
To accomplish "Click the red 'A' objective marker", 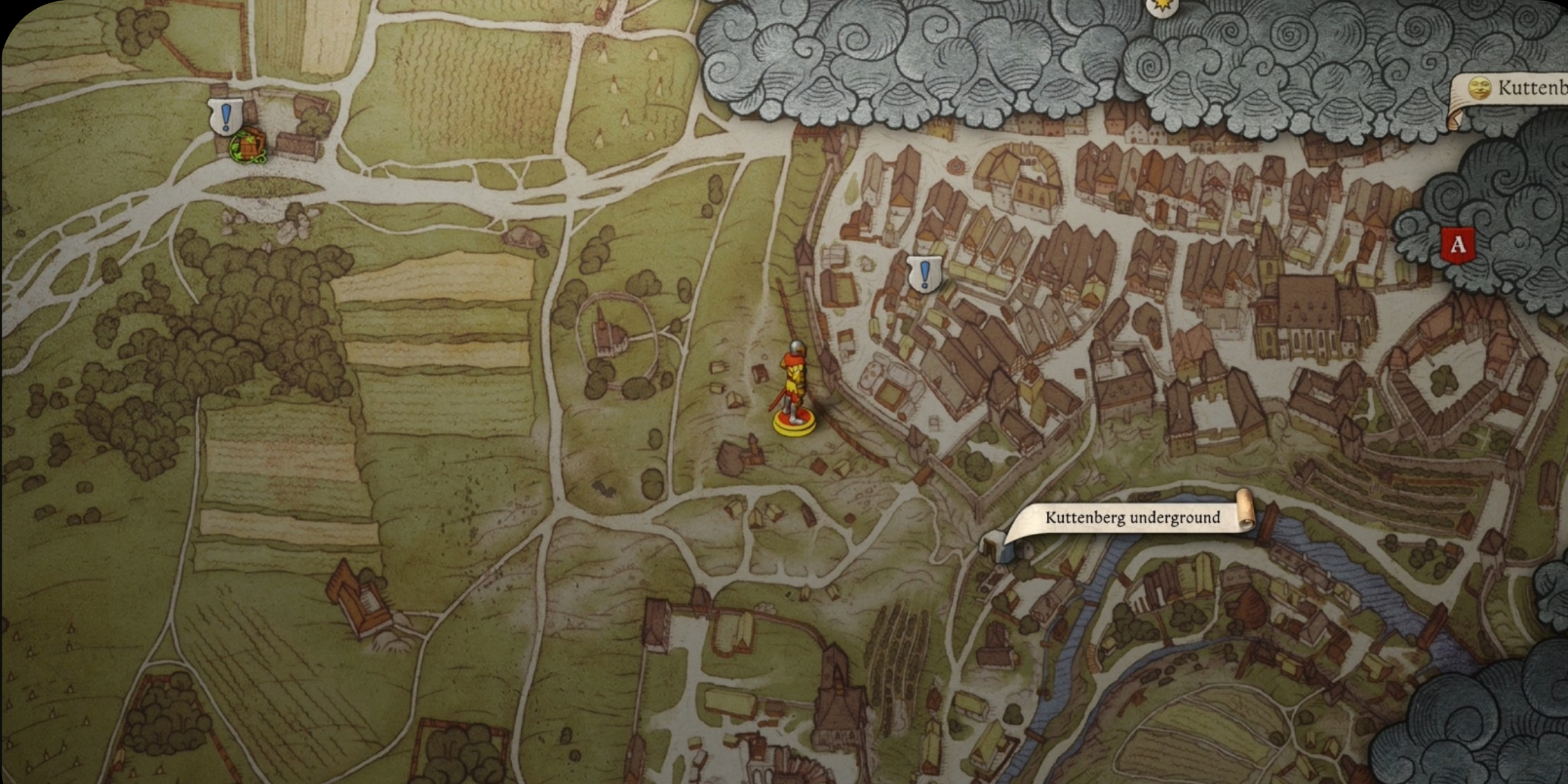I will click(1458, 245).
